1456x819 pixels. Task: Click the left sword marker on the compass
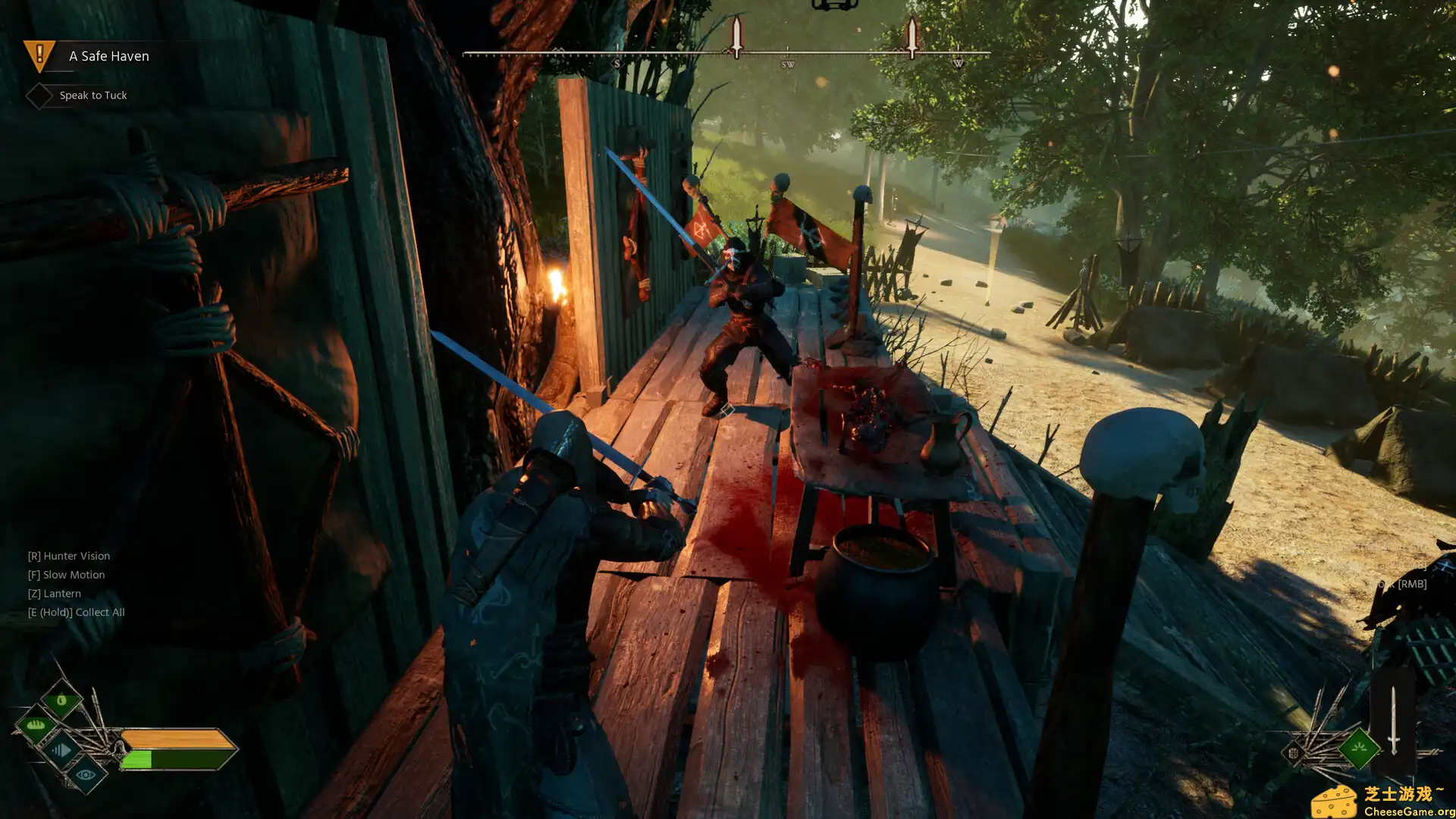click(x=735, y=36)
